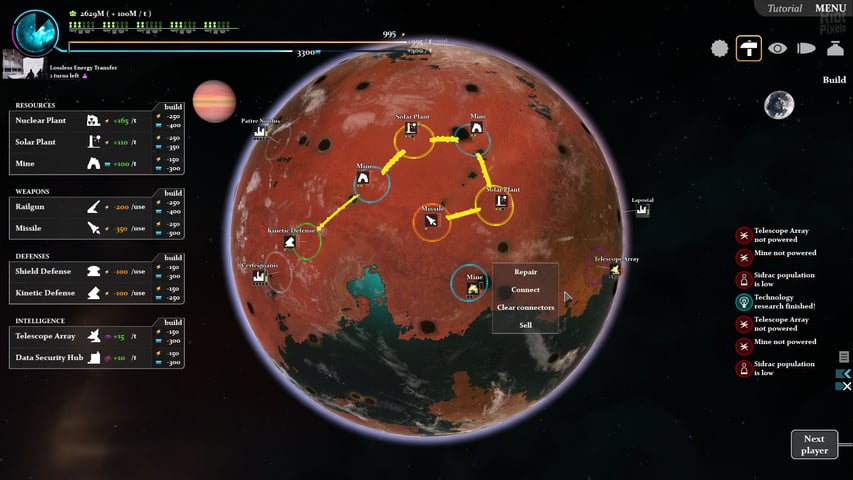This screenshot has width=853, height=480.
Task: Open the main MENU
Action: [831, 9]
